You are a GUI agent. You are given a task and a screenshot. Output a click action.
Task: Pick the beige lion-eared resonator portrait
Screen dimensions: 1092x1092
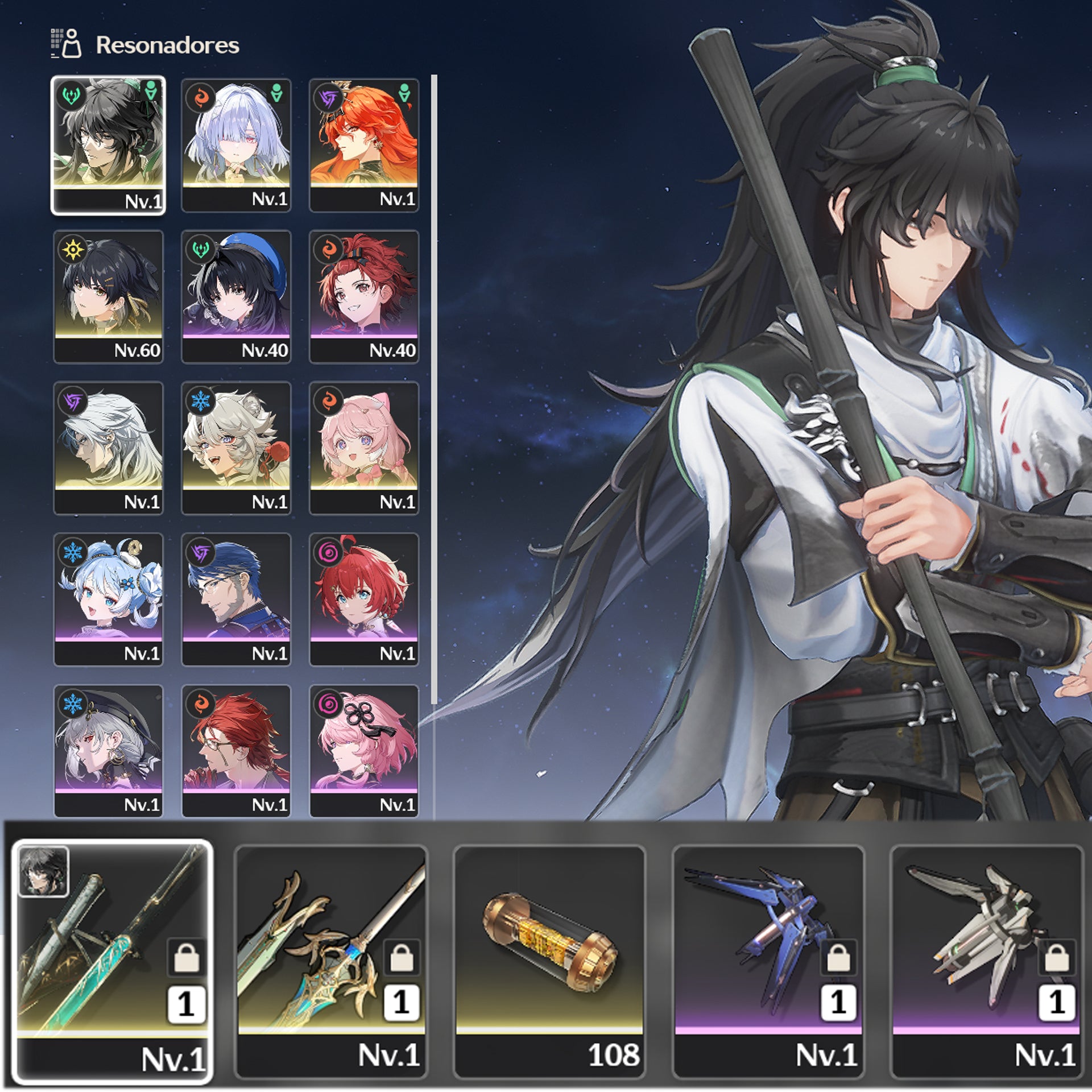(236, 448)
